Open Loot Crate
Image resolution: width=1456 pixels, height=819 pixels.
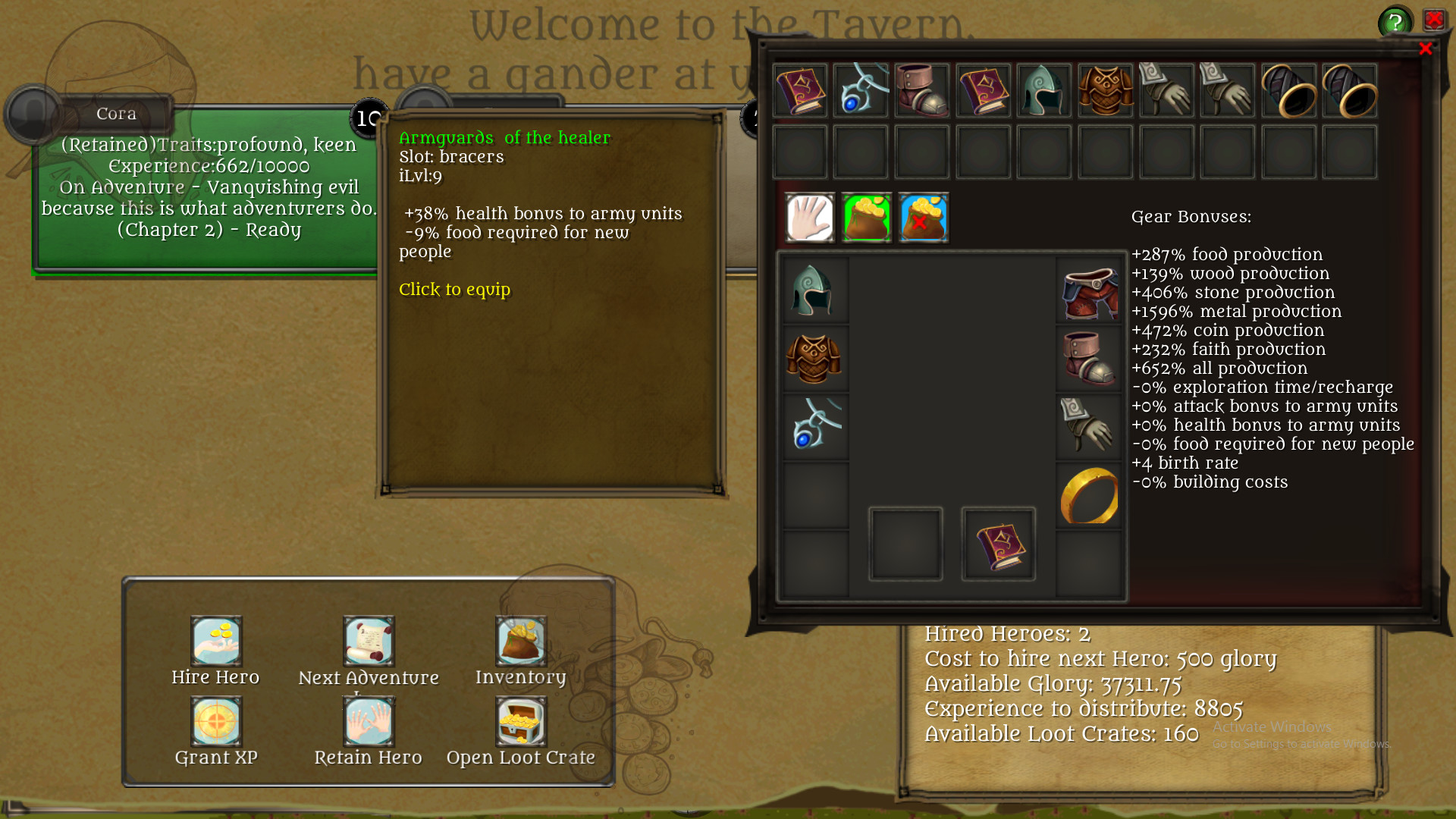[520, 721]
